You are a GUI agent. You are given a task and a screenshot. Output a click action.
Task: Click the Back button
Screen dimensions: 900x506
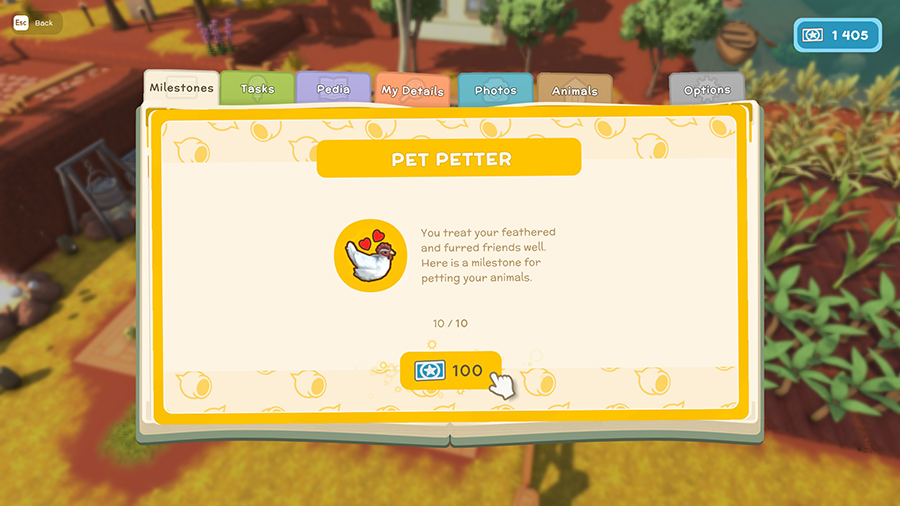click(36, 22)
